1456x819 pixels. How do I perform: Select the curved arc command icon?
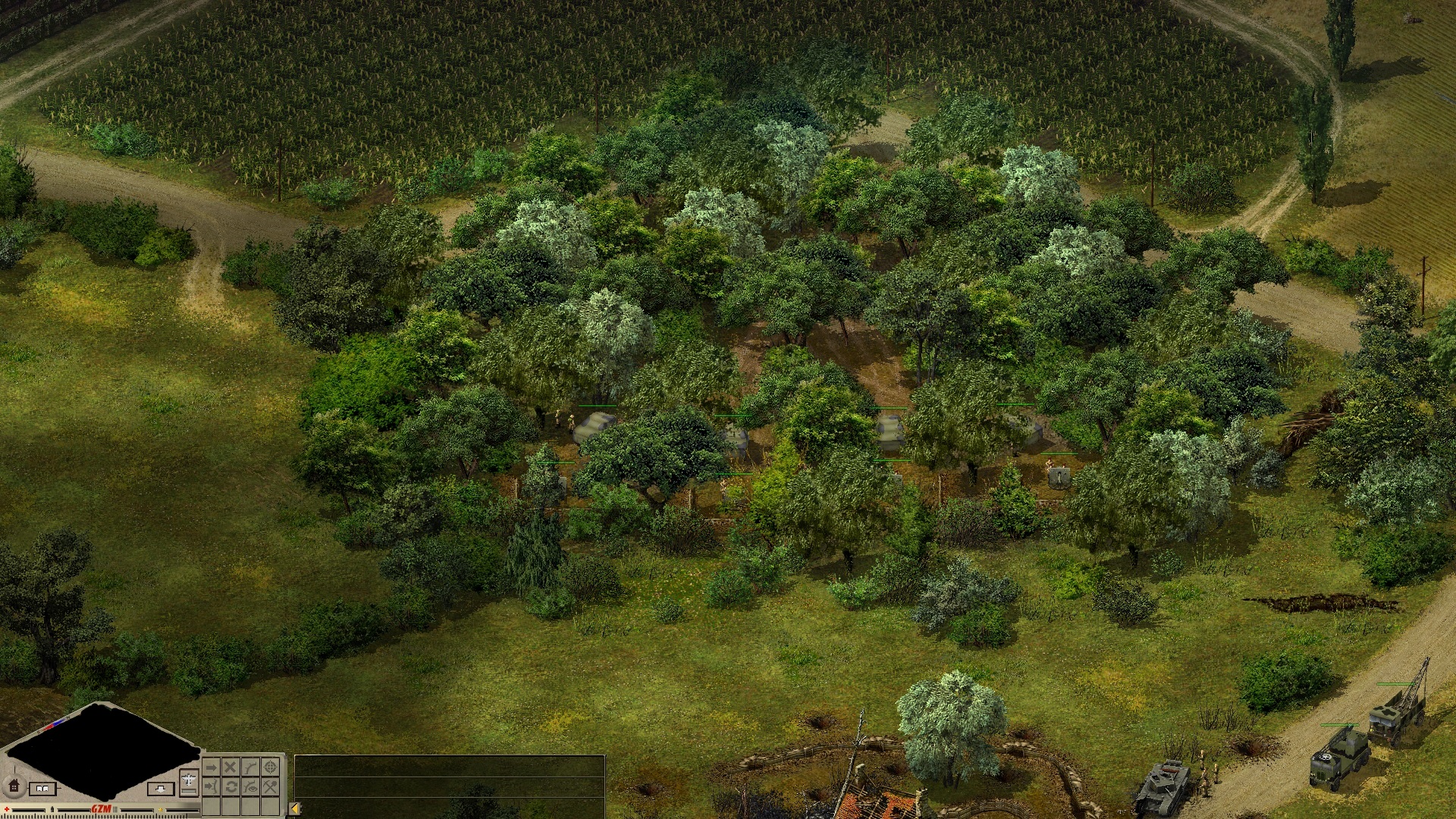[250, 767]
